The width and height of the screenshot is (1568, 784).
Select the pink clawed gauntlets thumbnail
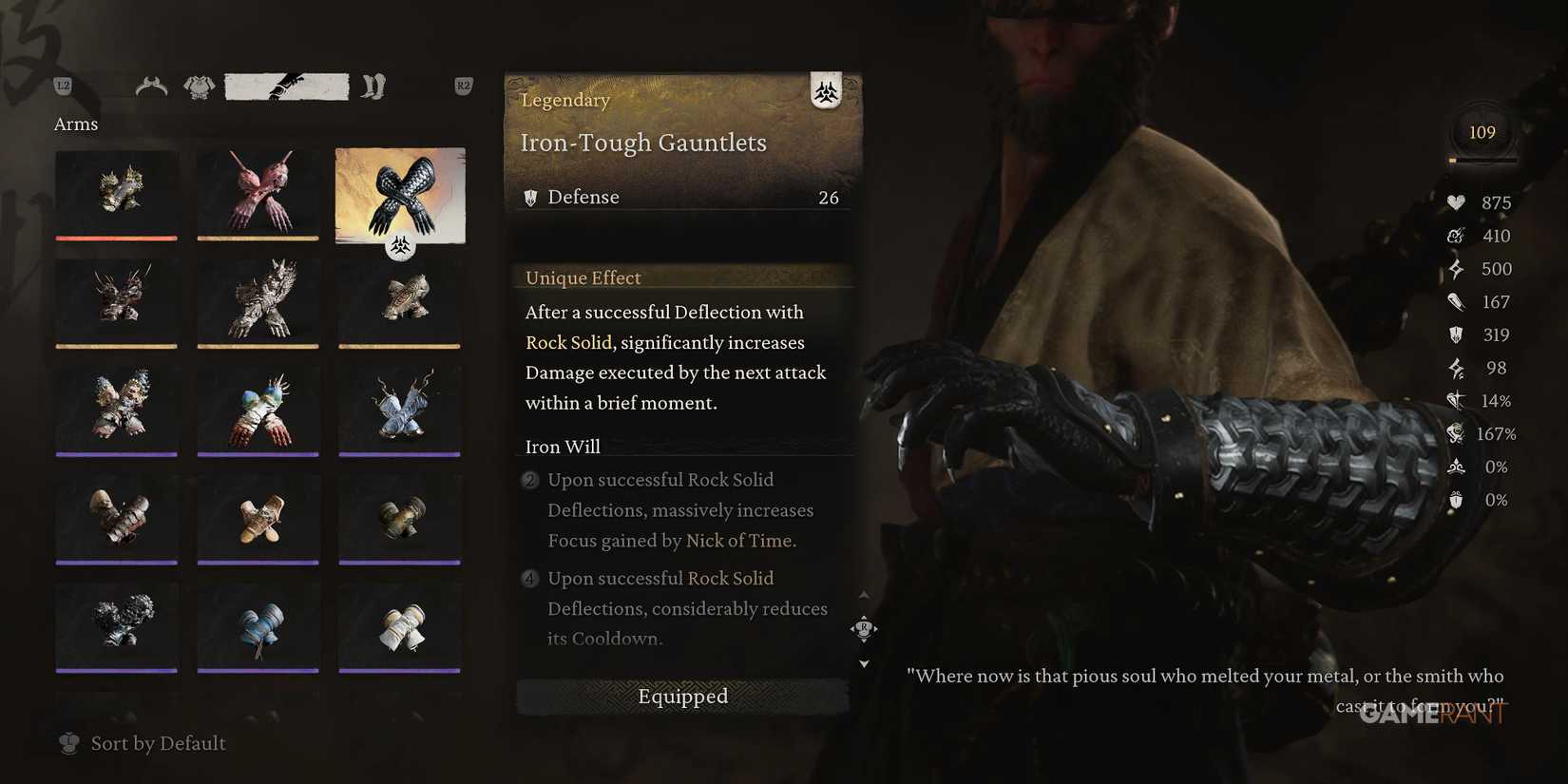(x=258, y=196)
